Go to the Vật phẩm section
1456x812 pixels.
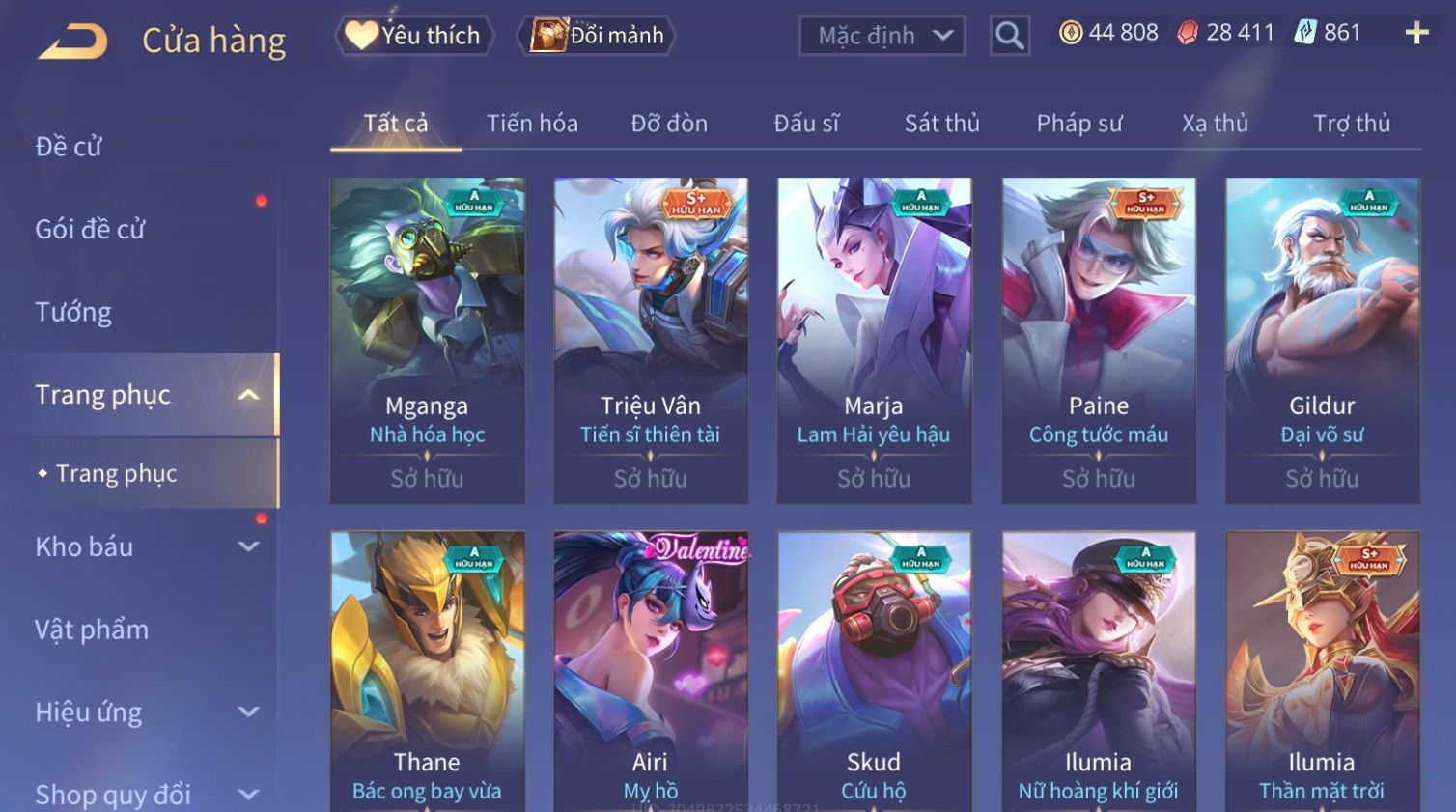coord(92,630)
